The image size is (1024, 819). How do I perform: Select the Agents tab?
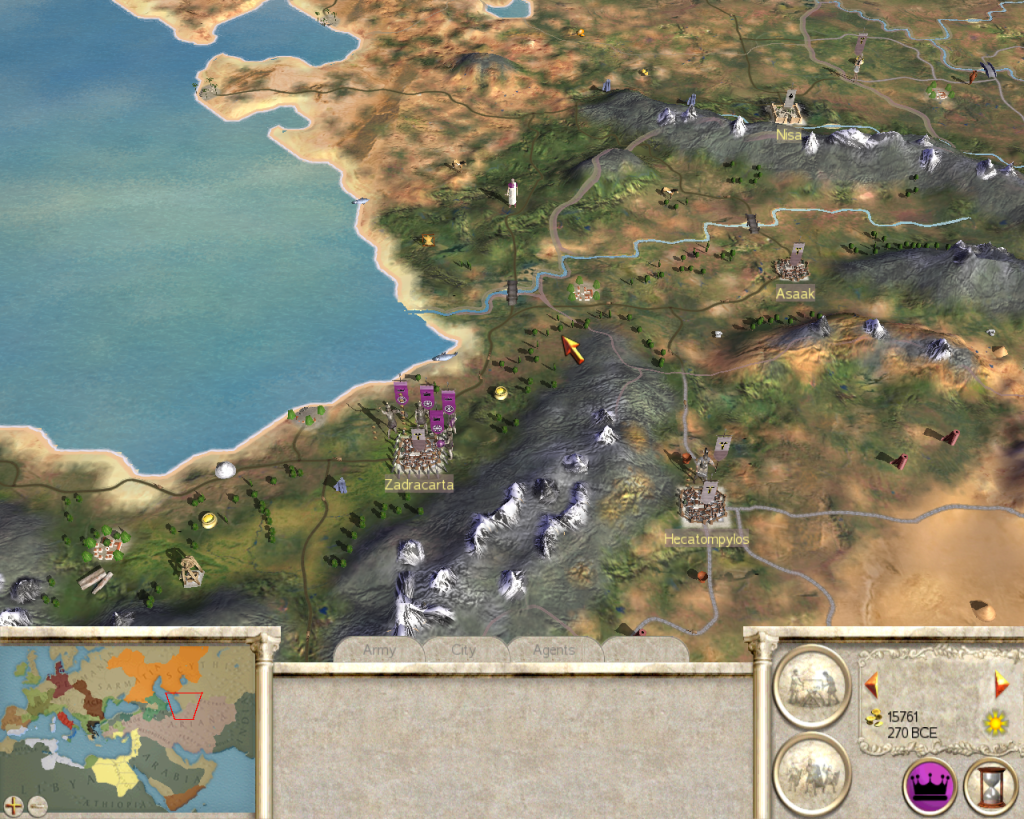click(x=553, y=650)
